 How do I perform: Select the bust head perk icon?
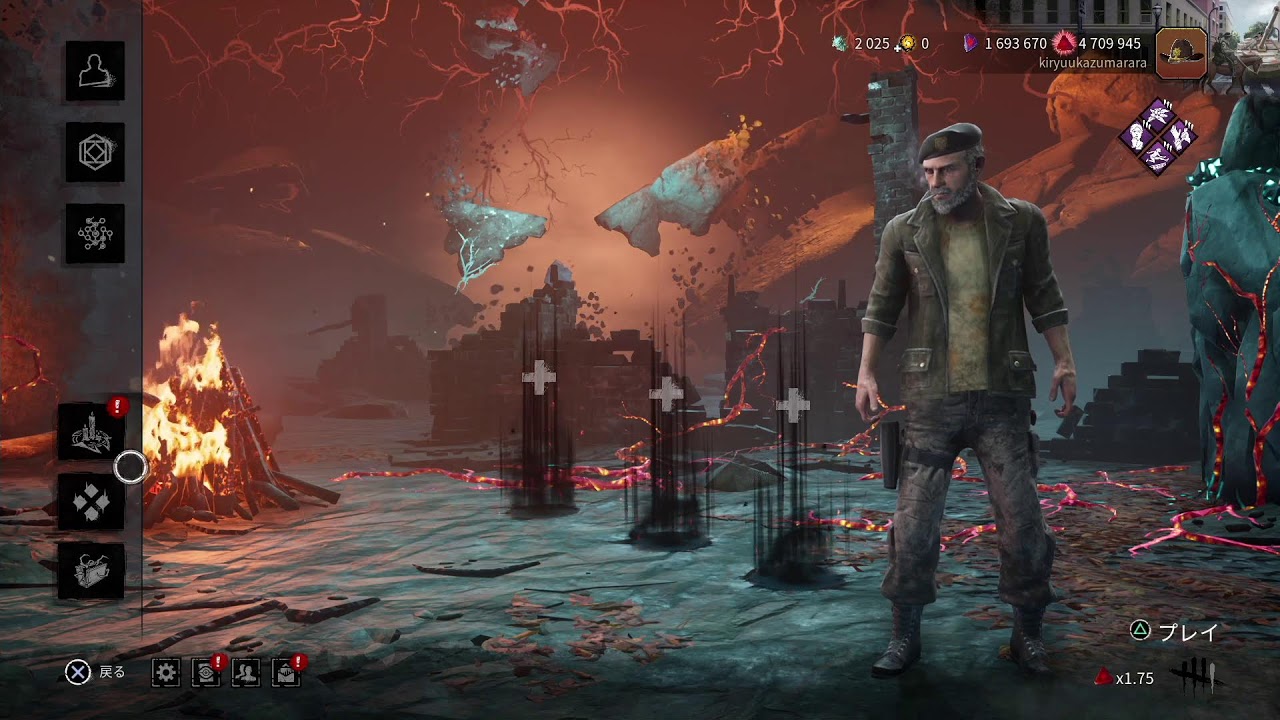pyautogui.click(x=1136, y=135)
